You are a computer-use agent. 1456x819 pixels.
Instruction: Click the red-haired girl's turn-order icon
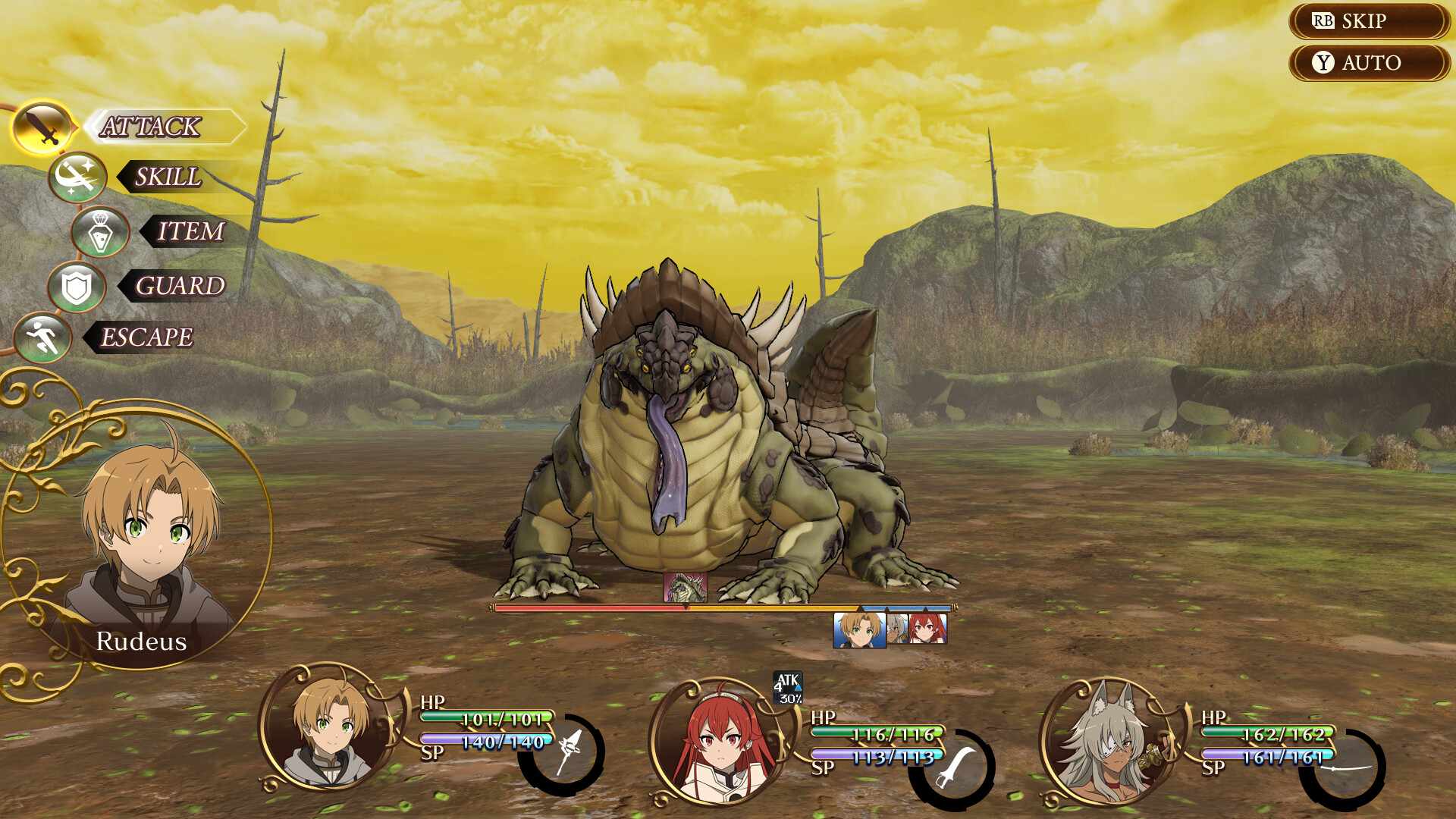[x=927, y=629]
